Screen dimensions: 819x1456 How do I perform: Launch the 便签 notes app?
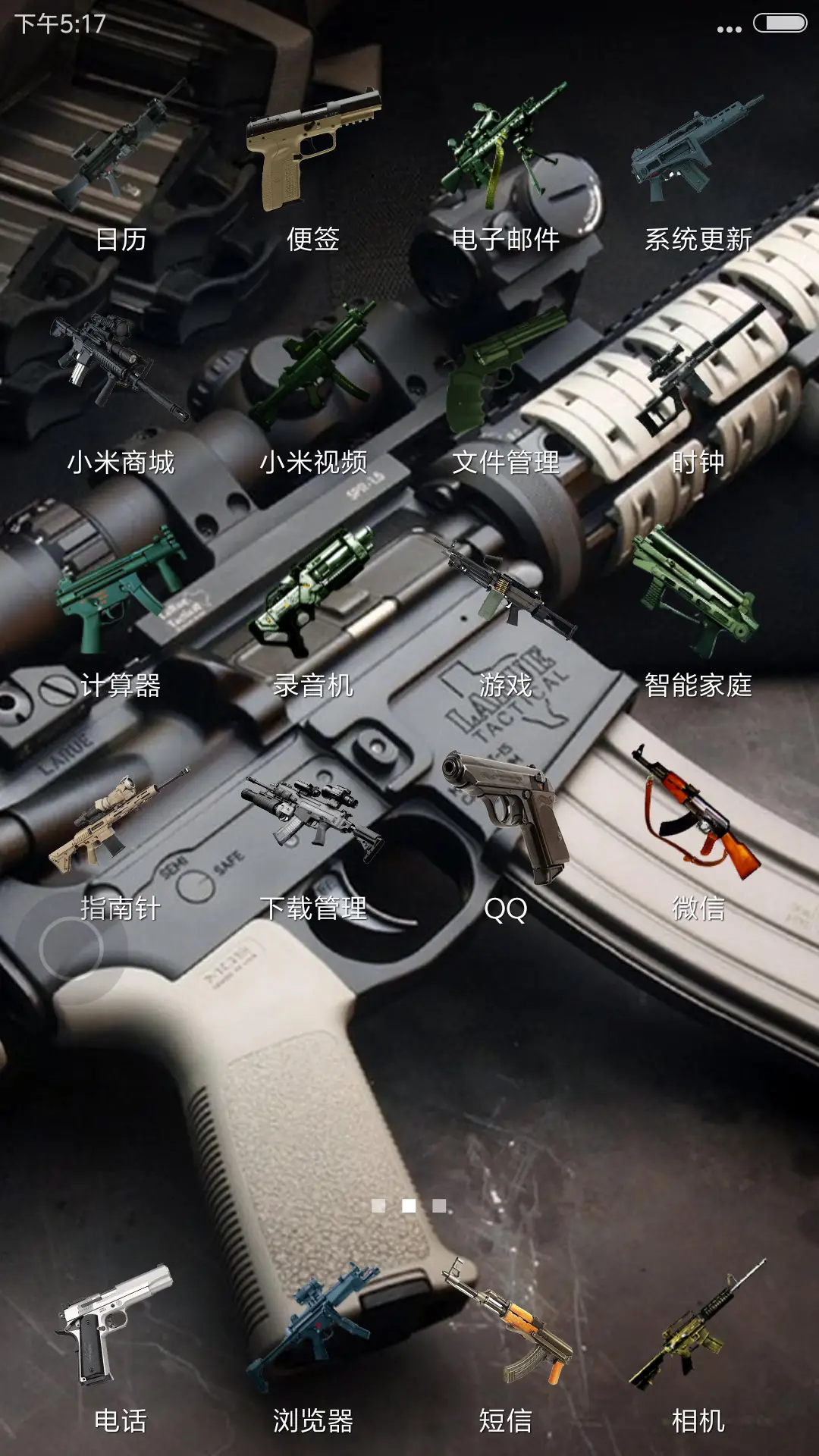(x=313, y=152)
